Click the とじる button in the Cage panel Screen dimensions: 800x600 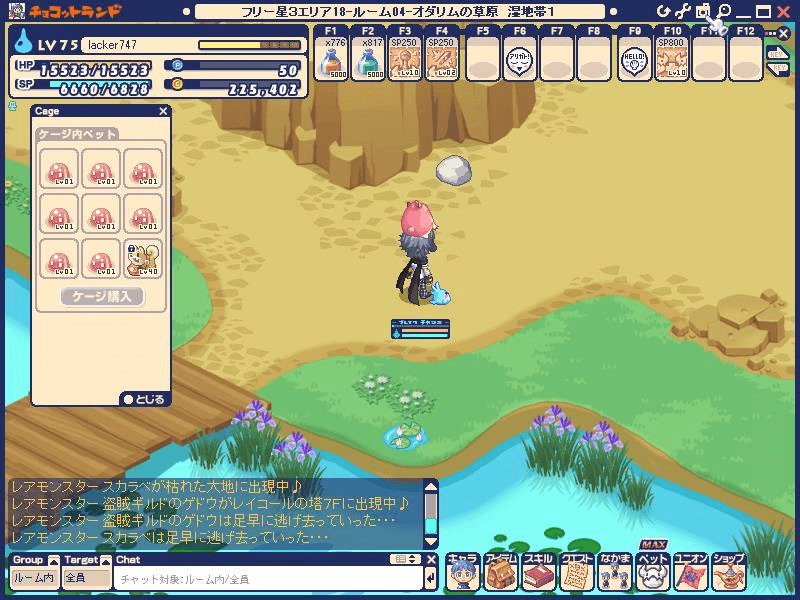pos(143,399)
